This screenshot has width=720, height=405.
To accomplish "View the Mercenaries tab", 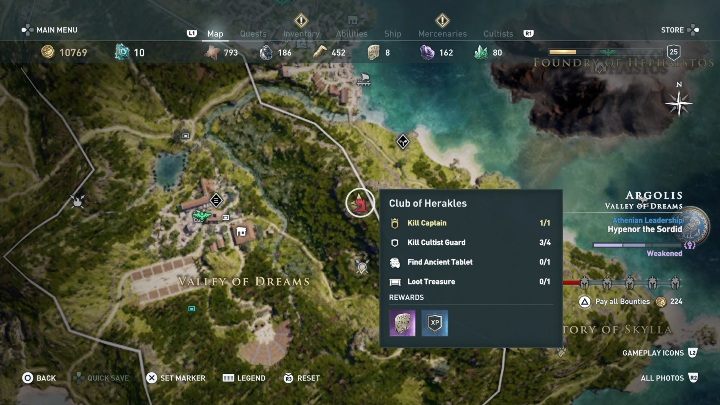I will point(442,34).
